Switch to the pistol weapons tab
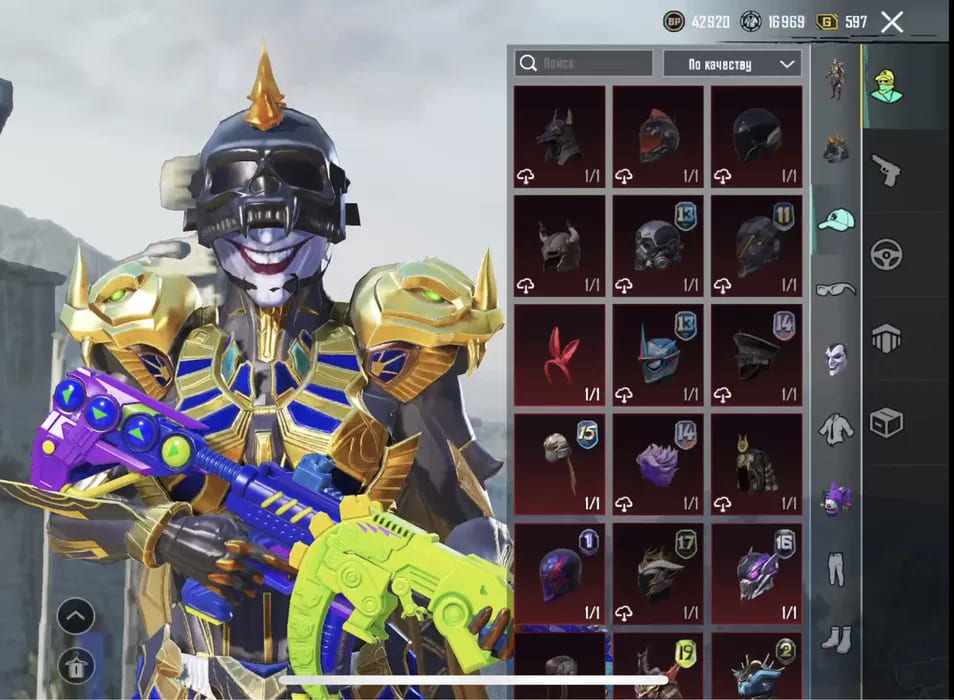The width and height of the screenshot is (954, 700). click(x=886, y=170)
